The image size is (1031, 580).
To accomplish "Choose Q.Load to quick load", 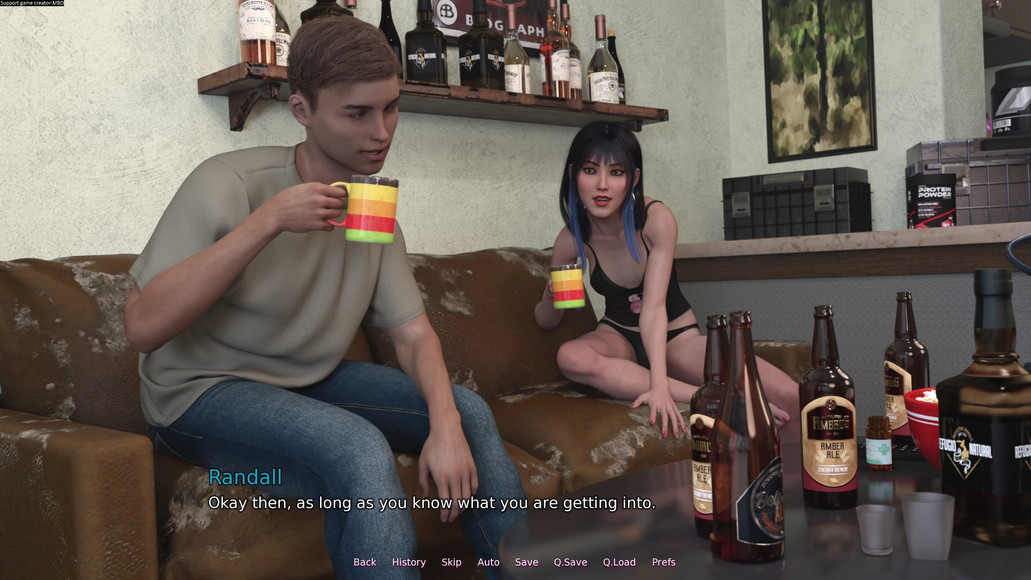I will [x=619, y=562].
